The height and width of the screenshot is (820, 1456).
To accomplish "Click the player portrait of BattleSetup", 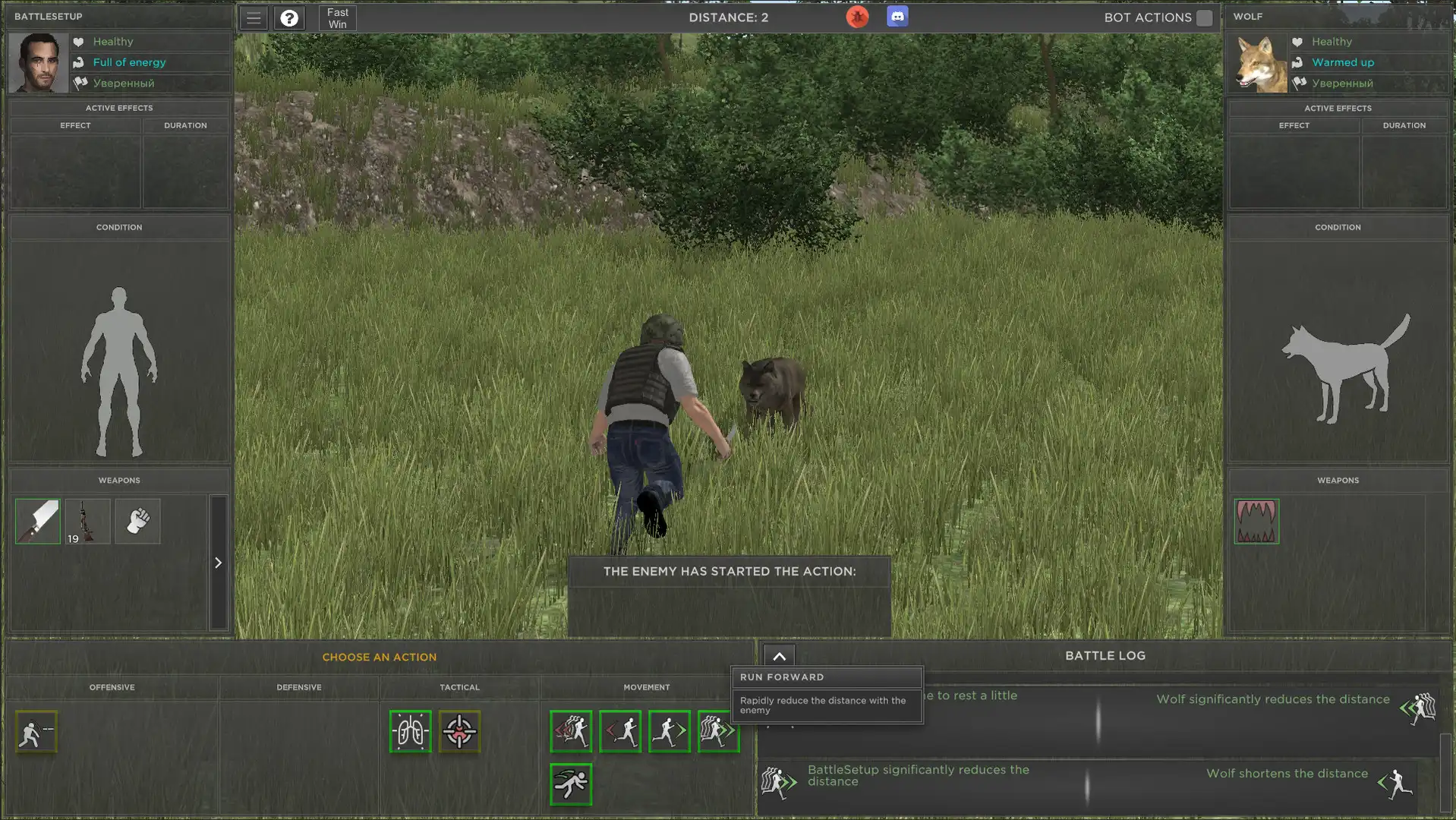I will [36, 62].
